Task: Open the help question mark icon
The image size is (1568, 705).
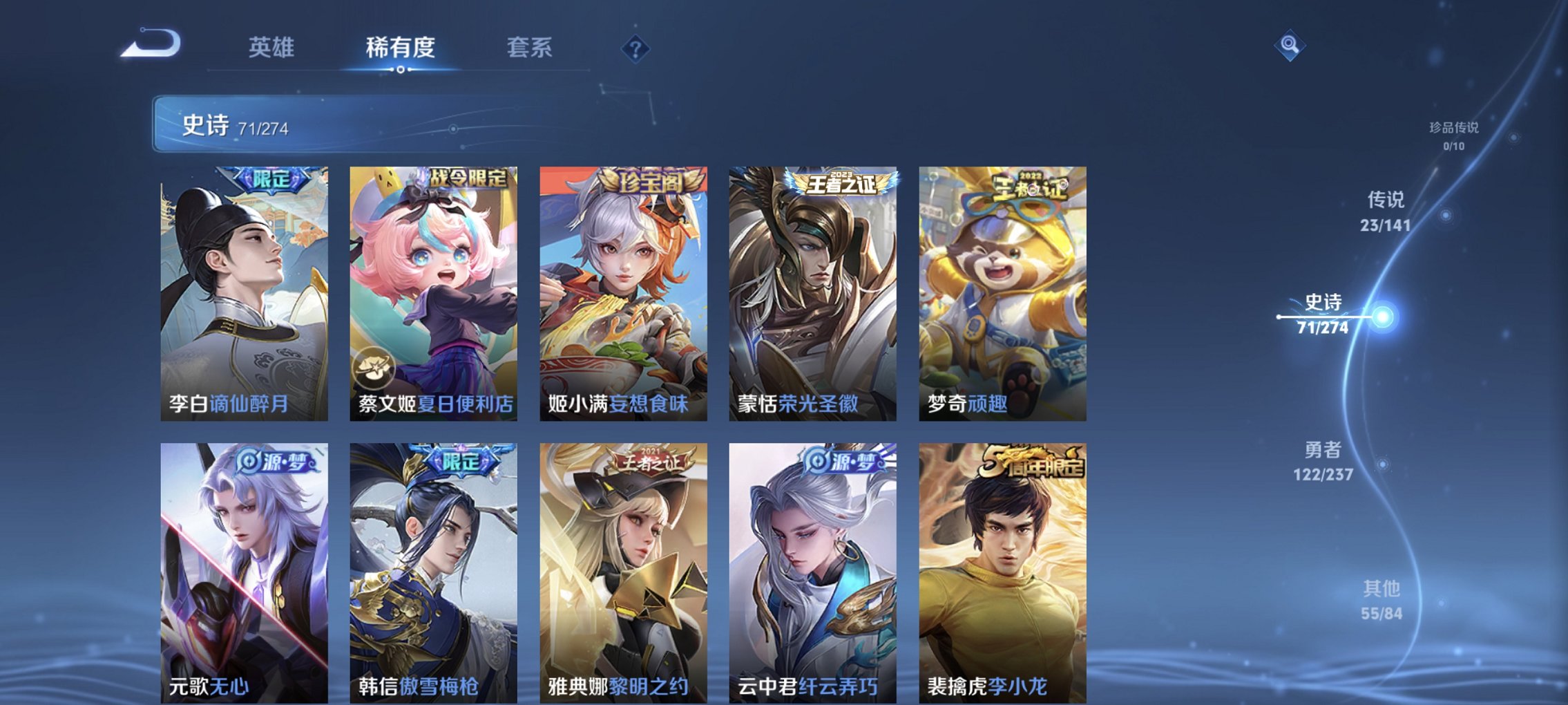Action: point(636,48)
